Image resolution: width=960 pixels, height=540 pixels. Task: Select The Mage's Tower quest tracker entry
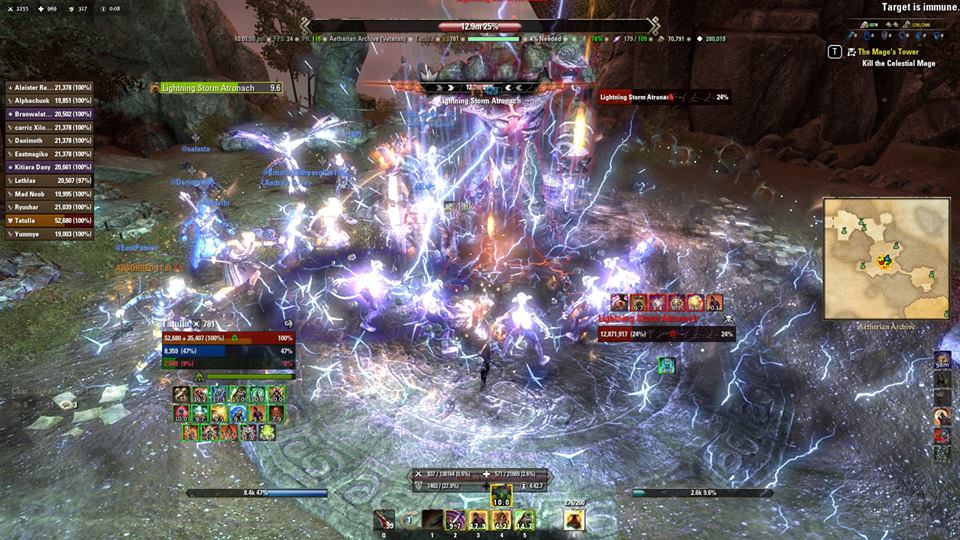(895, 51)
